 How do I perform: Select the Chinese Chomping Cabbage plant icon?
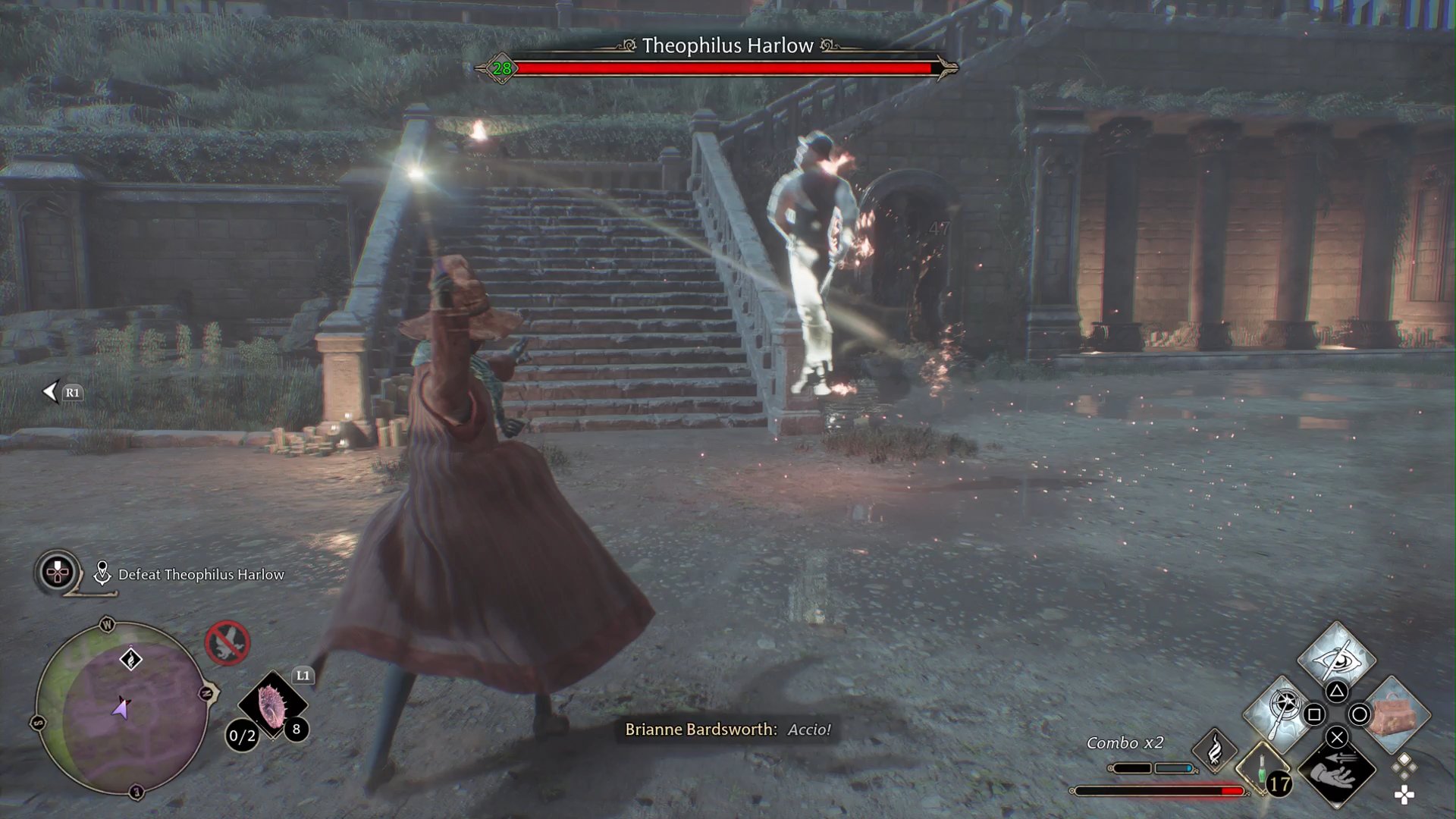(x=272, y=704)
